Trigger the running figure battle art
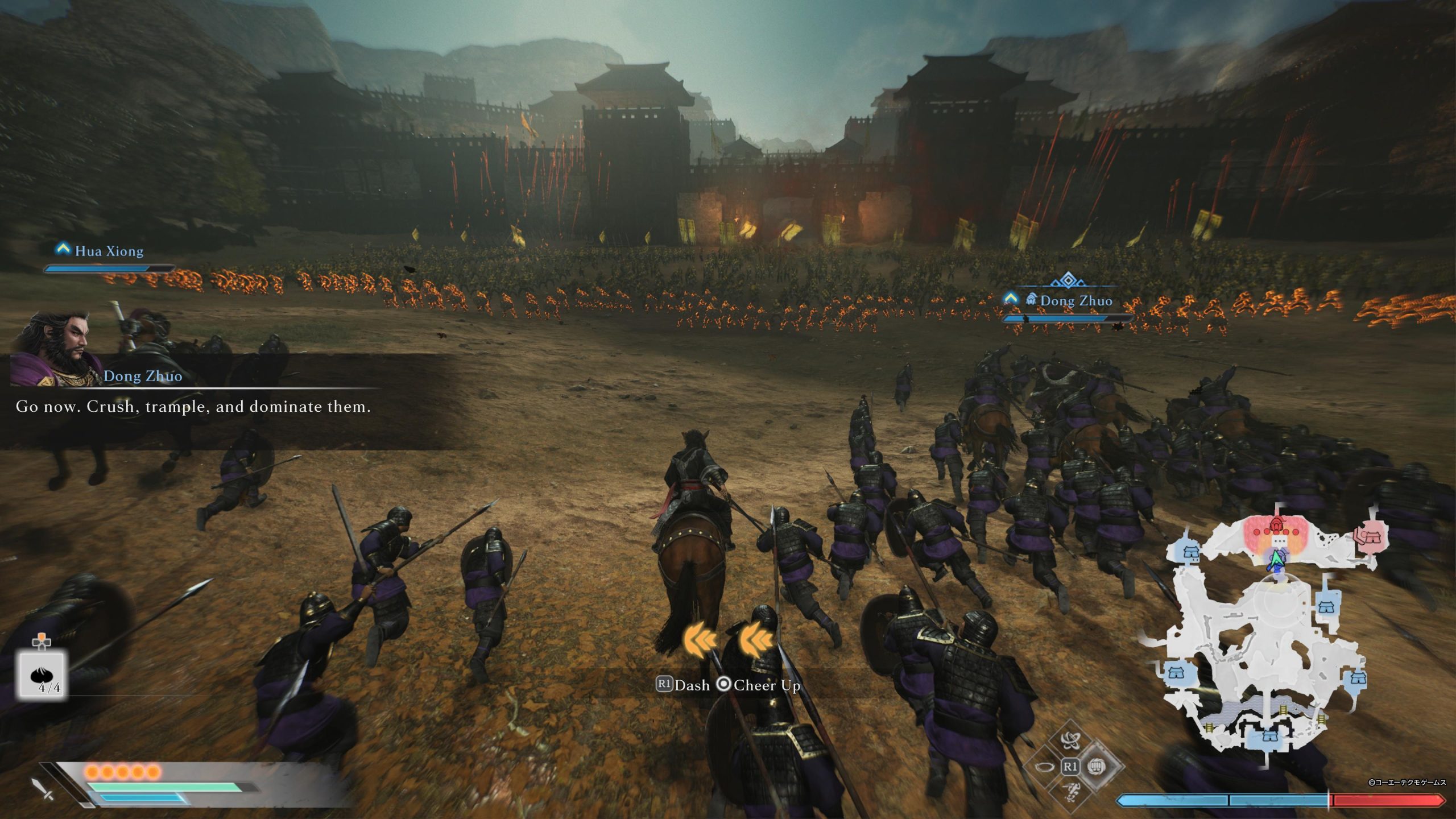 1070,791
